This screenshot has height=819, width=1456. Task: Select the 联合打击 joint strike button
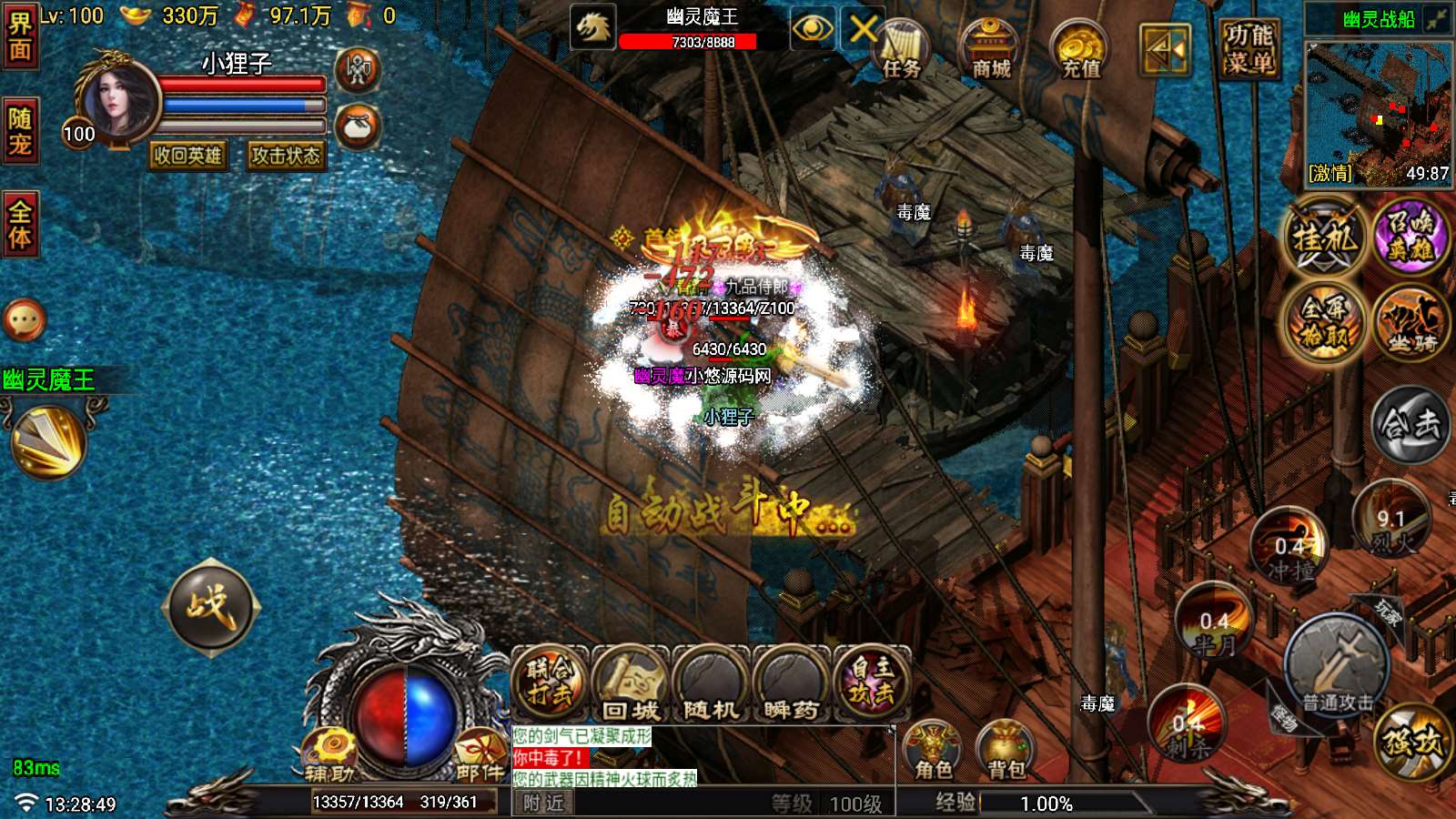(550, 685)
